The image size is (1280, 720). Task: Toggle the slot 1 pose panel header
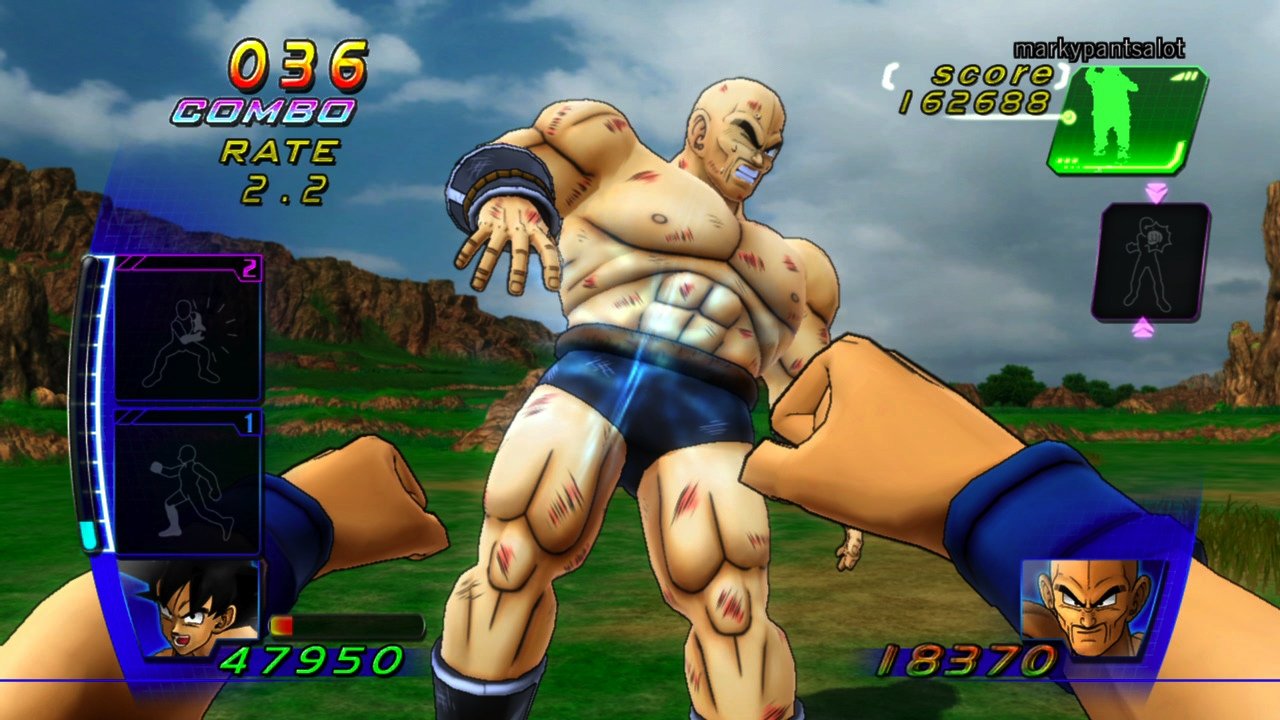[x=185, y=416]
